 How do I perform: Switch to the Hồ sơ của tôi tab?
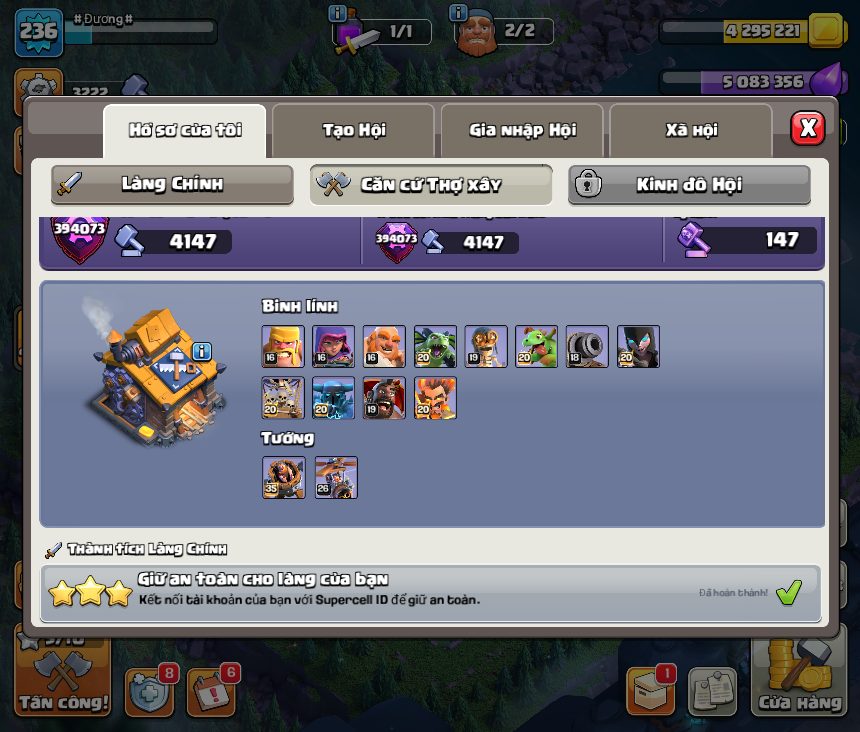click(x=185, y=130)
